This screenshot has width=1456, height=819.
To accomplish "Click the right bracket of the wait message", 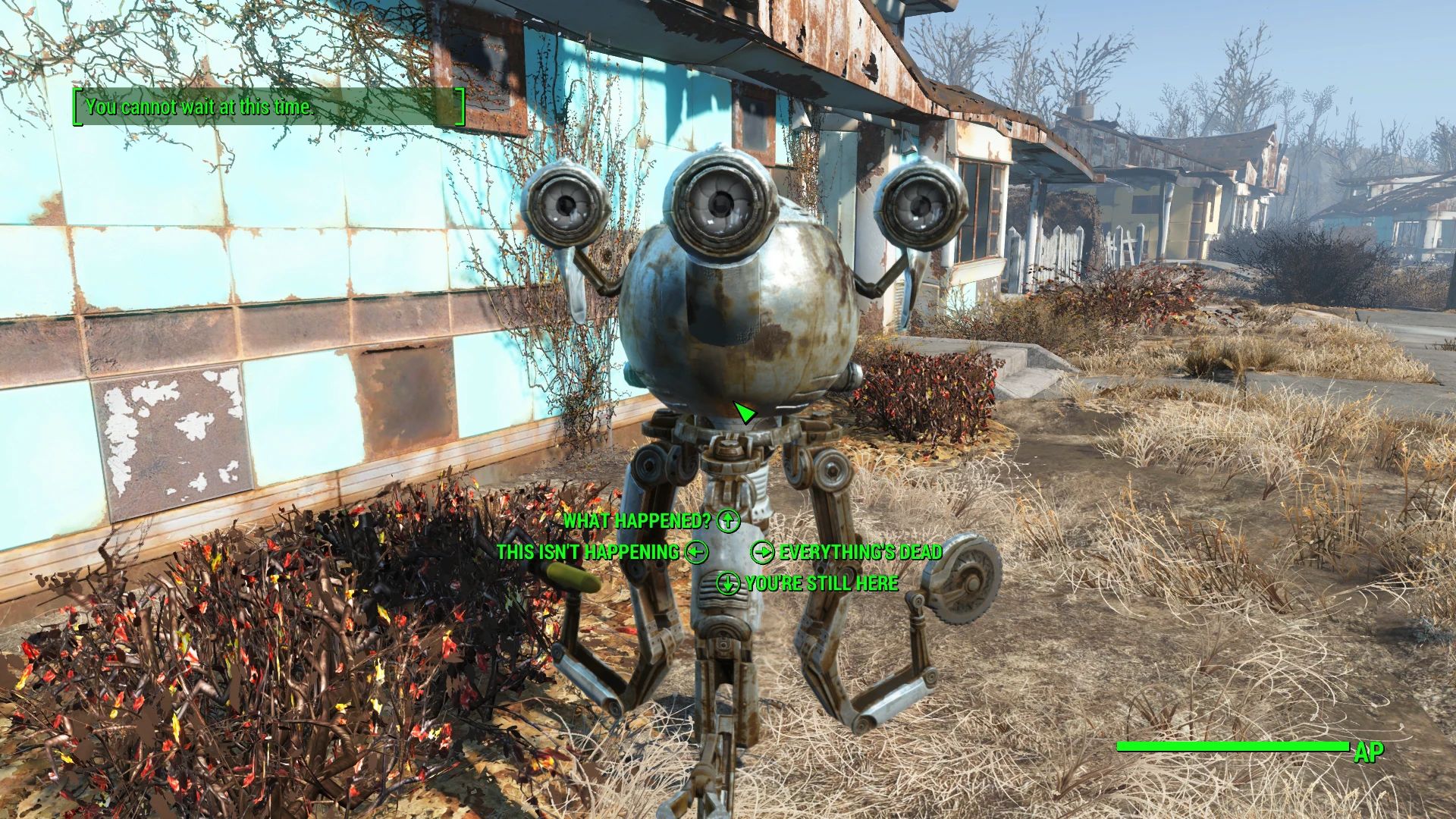I will point(460,108).
